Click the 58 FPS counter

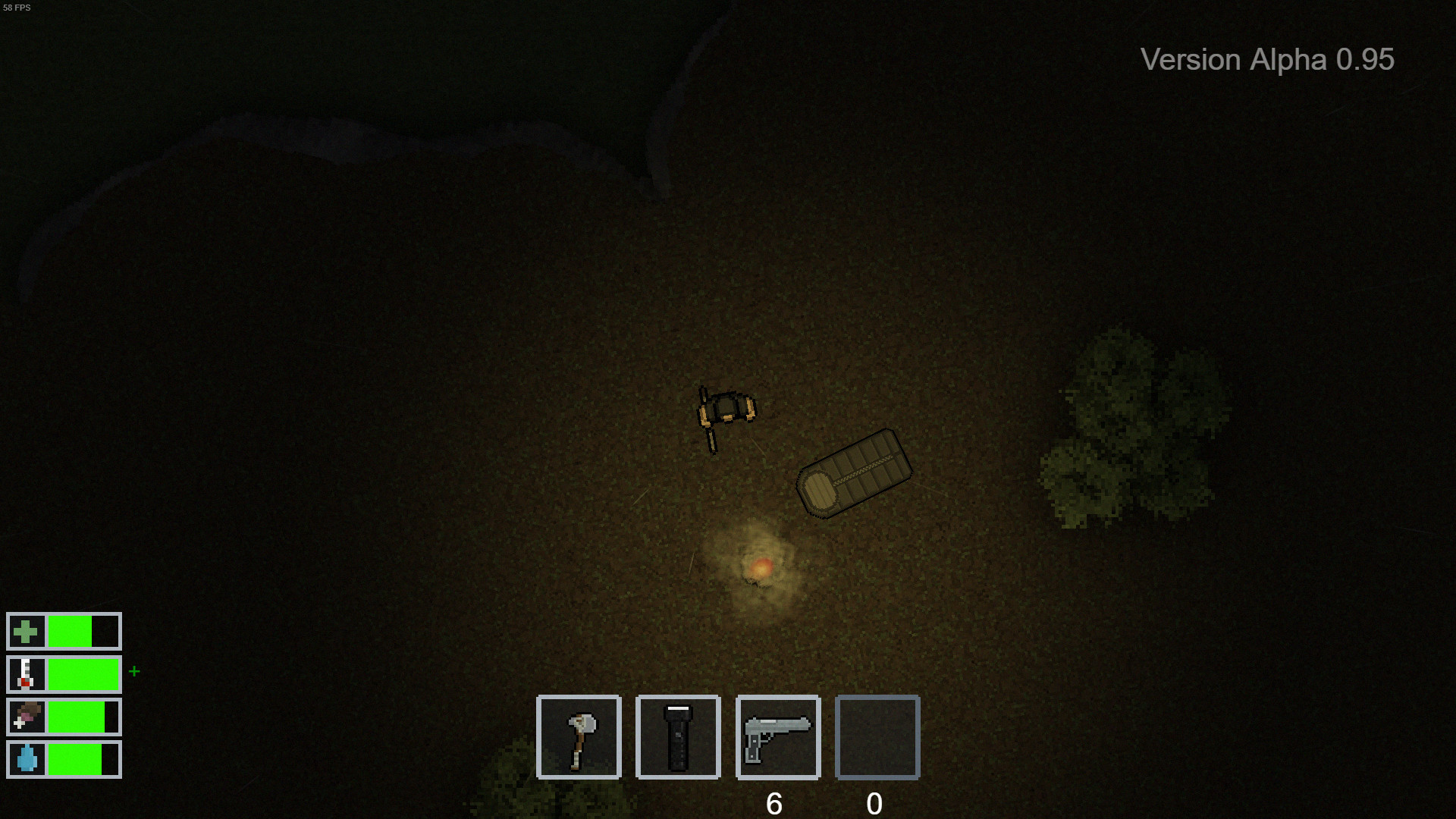(17, 8)
